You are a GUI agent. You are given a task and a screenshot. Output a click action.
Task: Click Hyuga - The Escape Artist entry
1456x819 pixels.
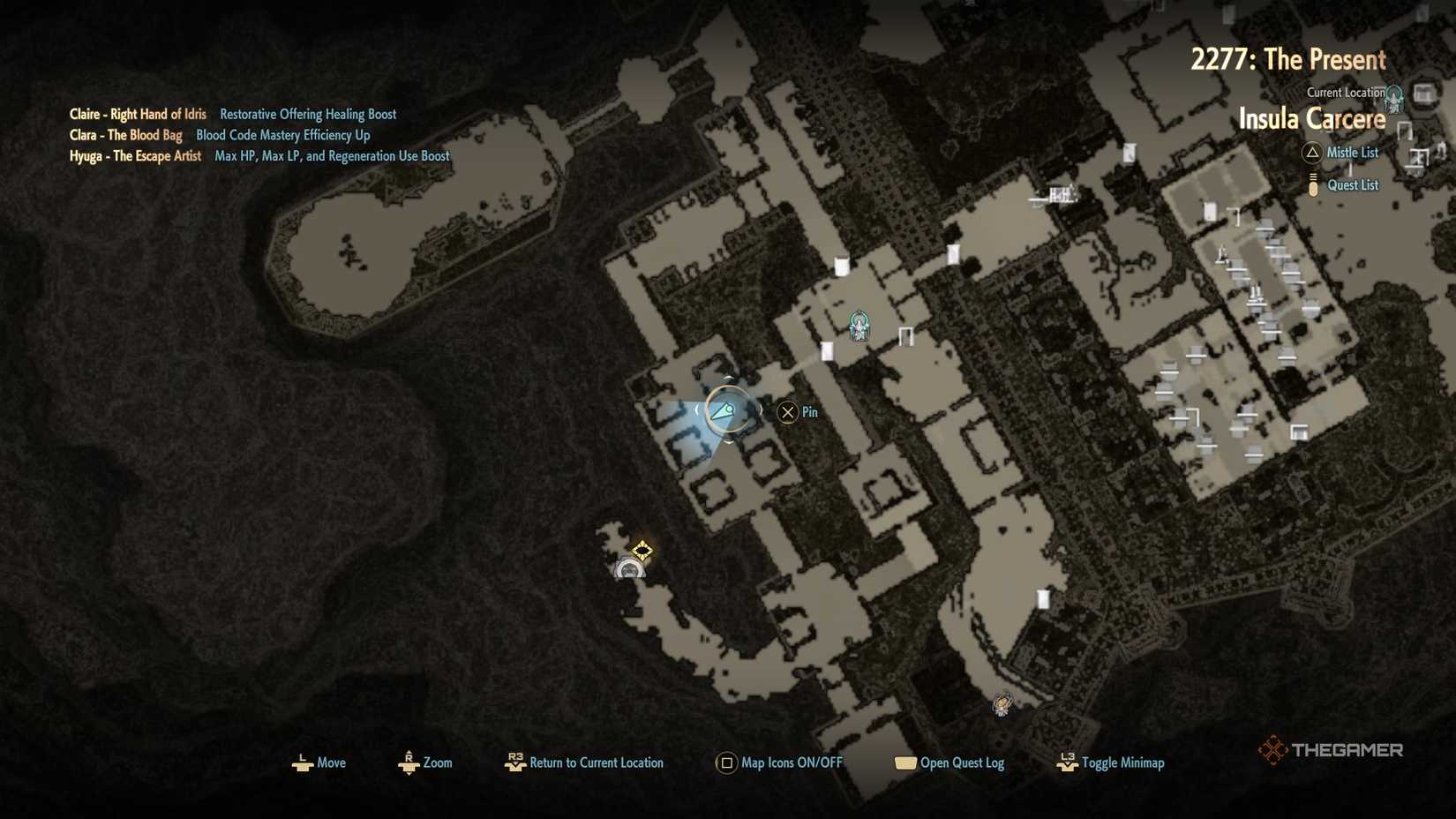pyautogui.click(x=134, y=155)
